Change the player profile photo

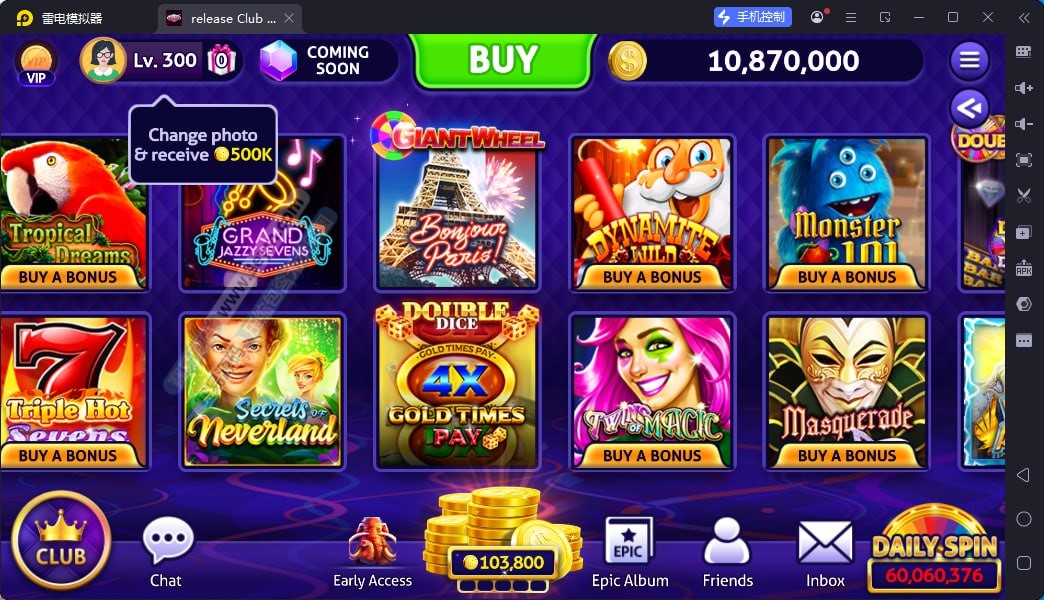click(103, 60)
